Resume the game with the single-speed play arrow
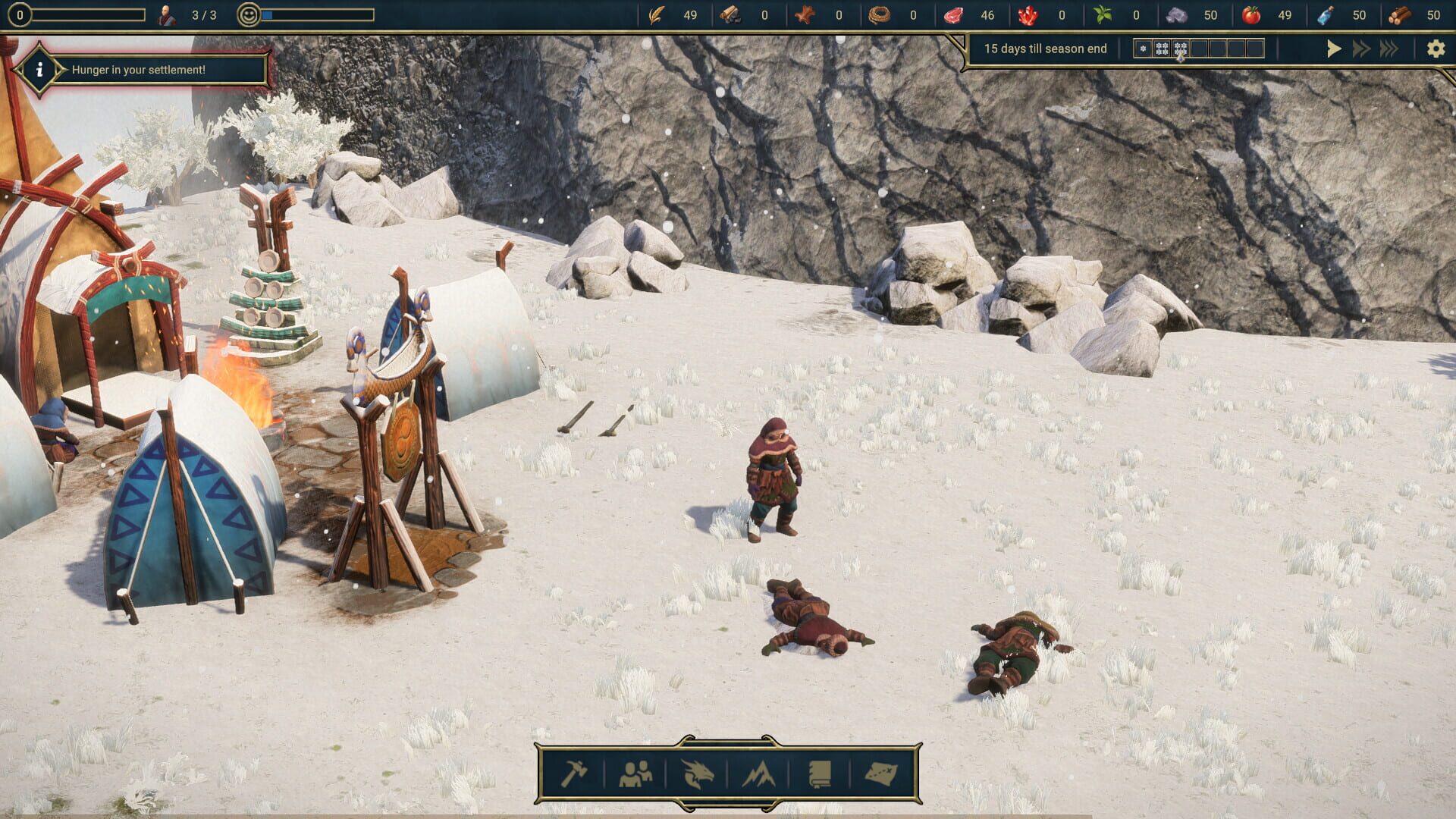 (1335, 48)
